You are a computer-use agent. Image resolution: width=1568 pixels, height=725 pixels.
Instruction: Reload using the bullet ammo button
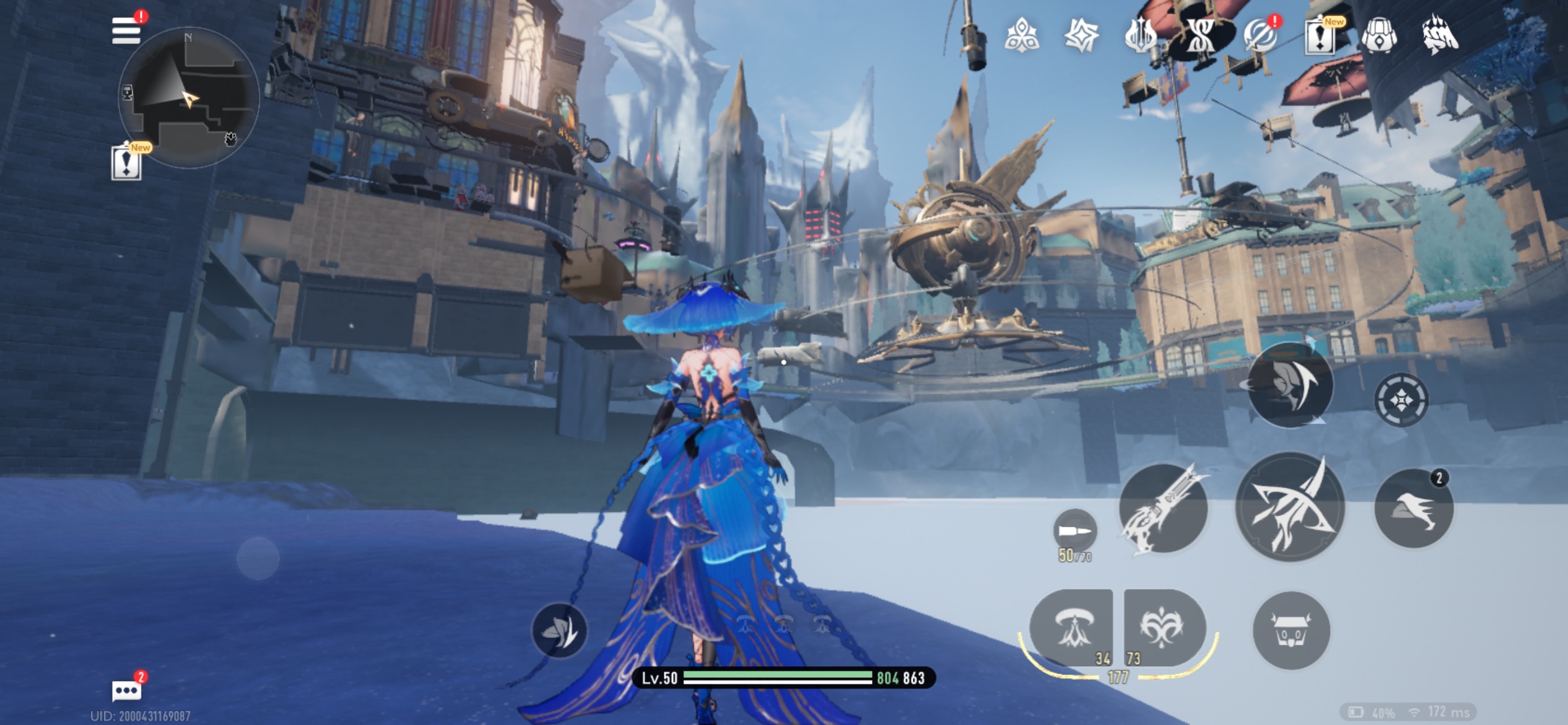click(x=1074, y=530)
